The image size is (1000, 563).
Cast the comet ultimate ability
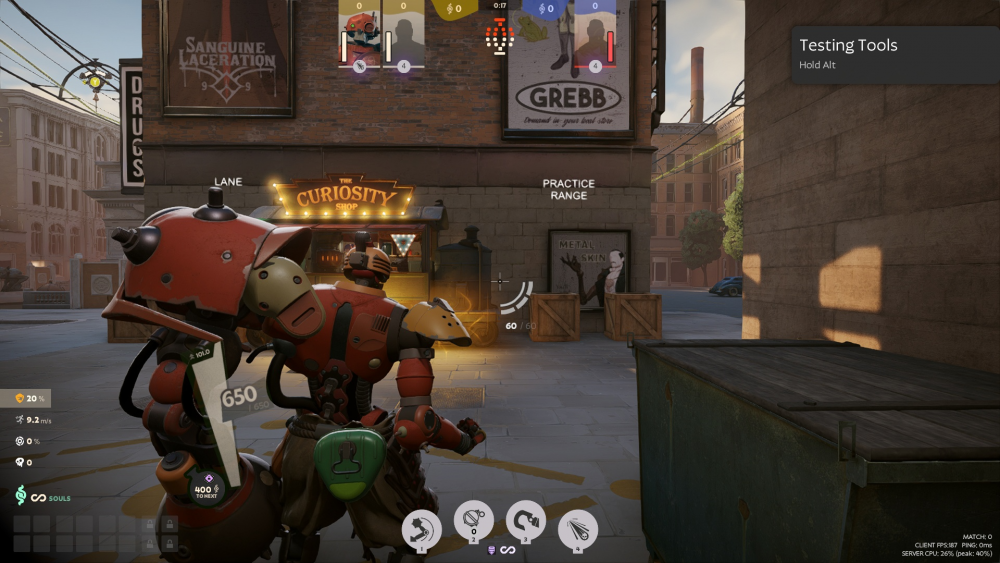[x=577, y=529]
